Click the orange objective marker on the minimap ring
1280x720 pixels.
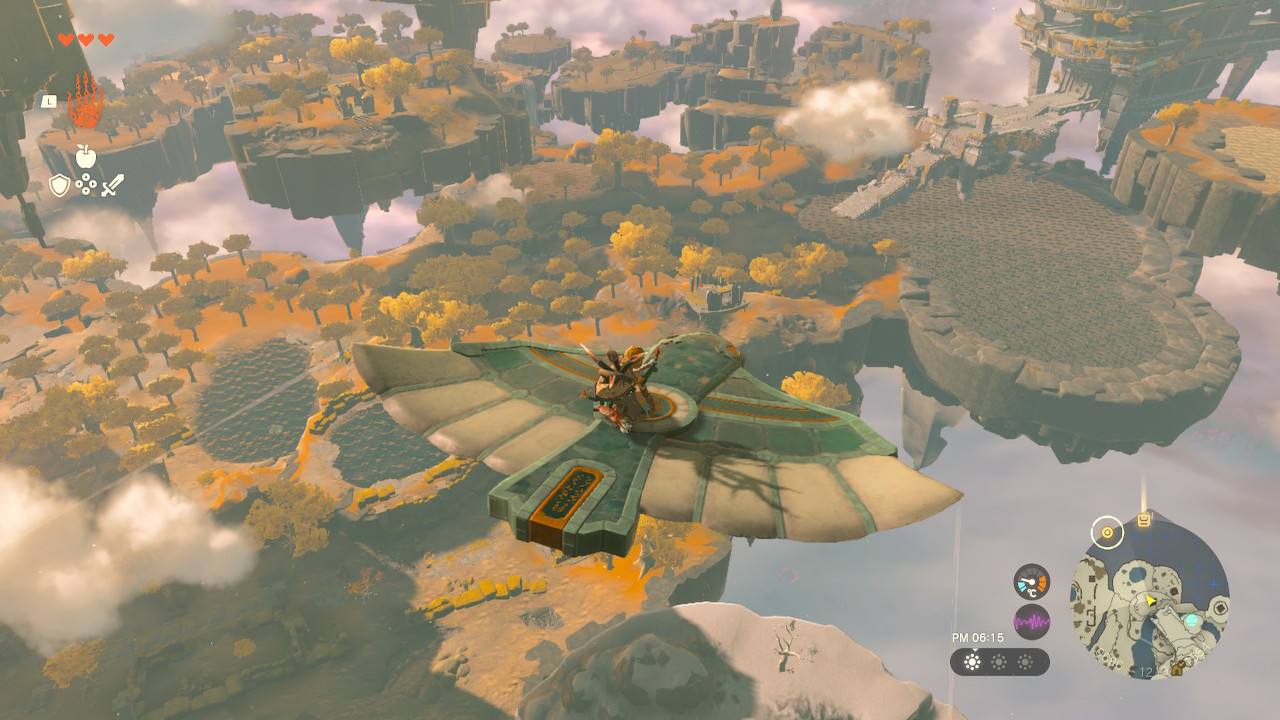(1107, 532)
